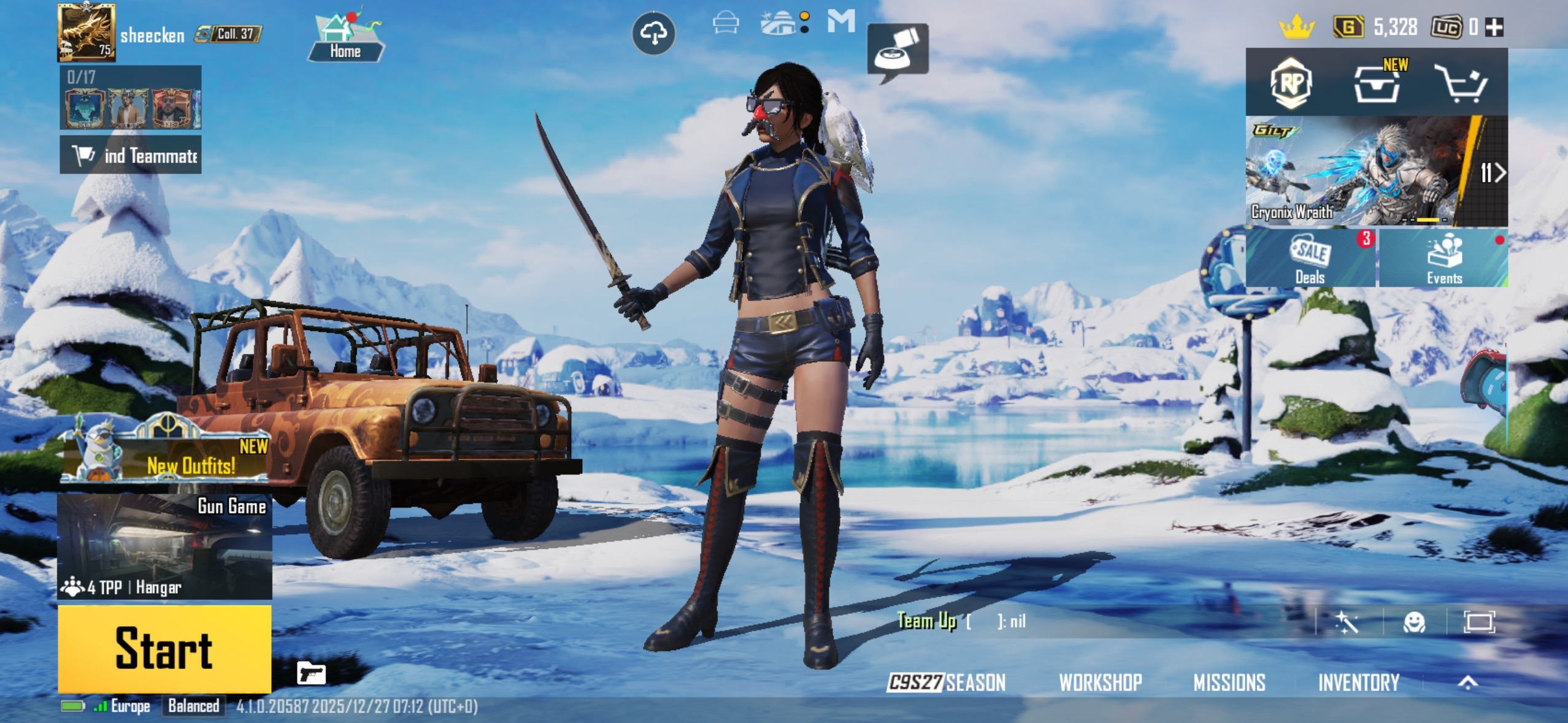Open Metro Royale via the M icon

[845, 22]
